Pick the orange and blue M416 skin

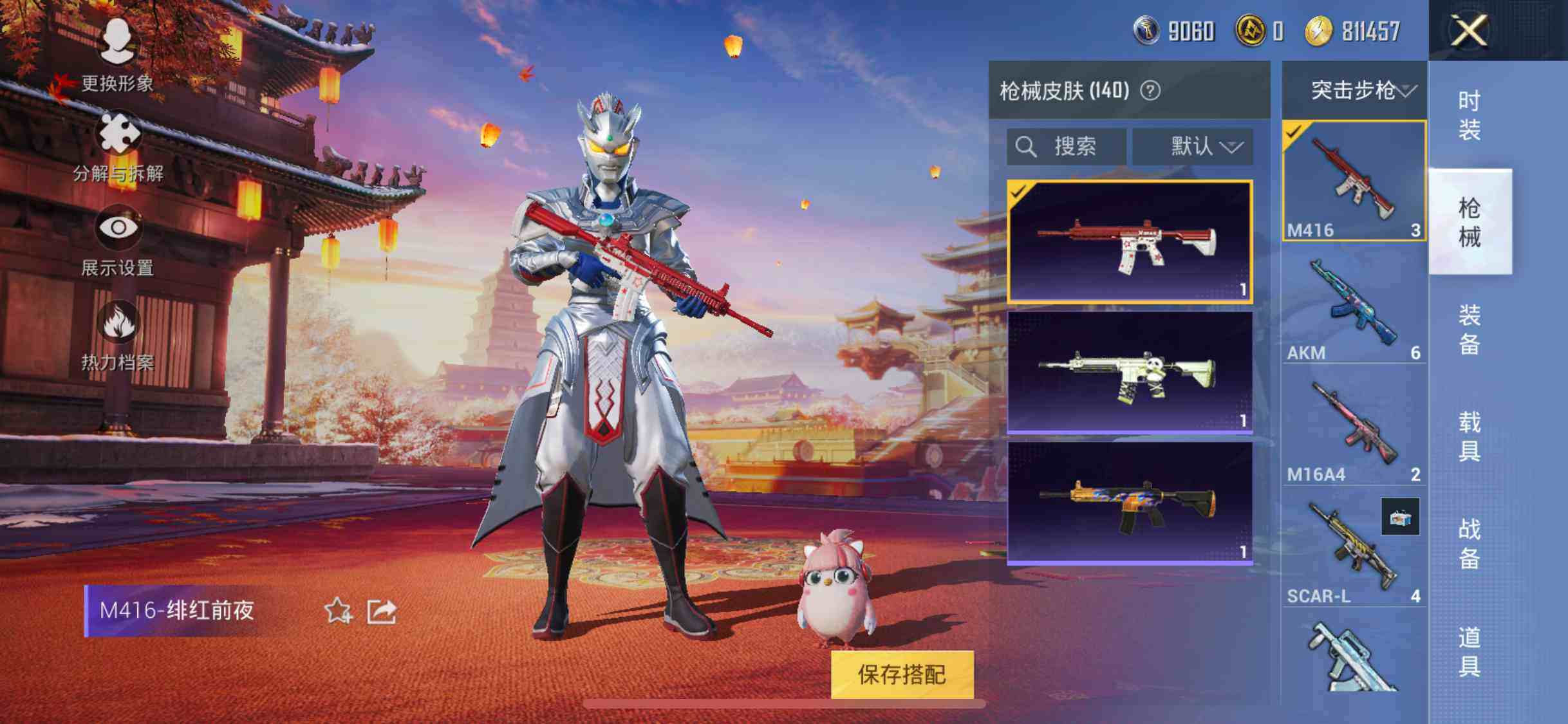1130,503
